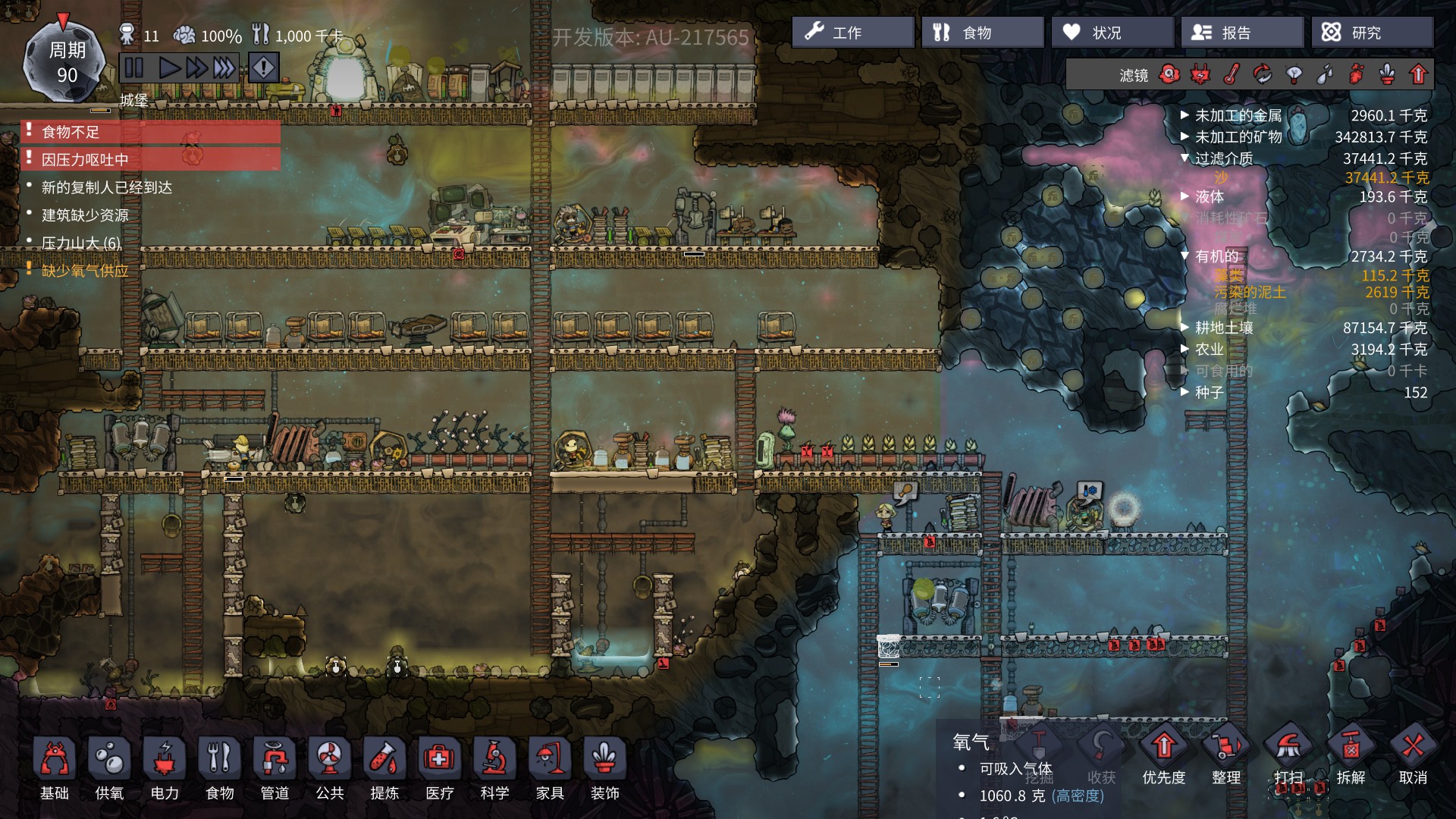Show the temperature thermometer overlay
The image size is (1456, 819).
coord(1231,74)
